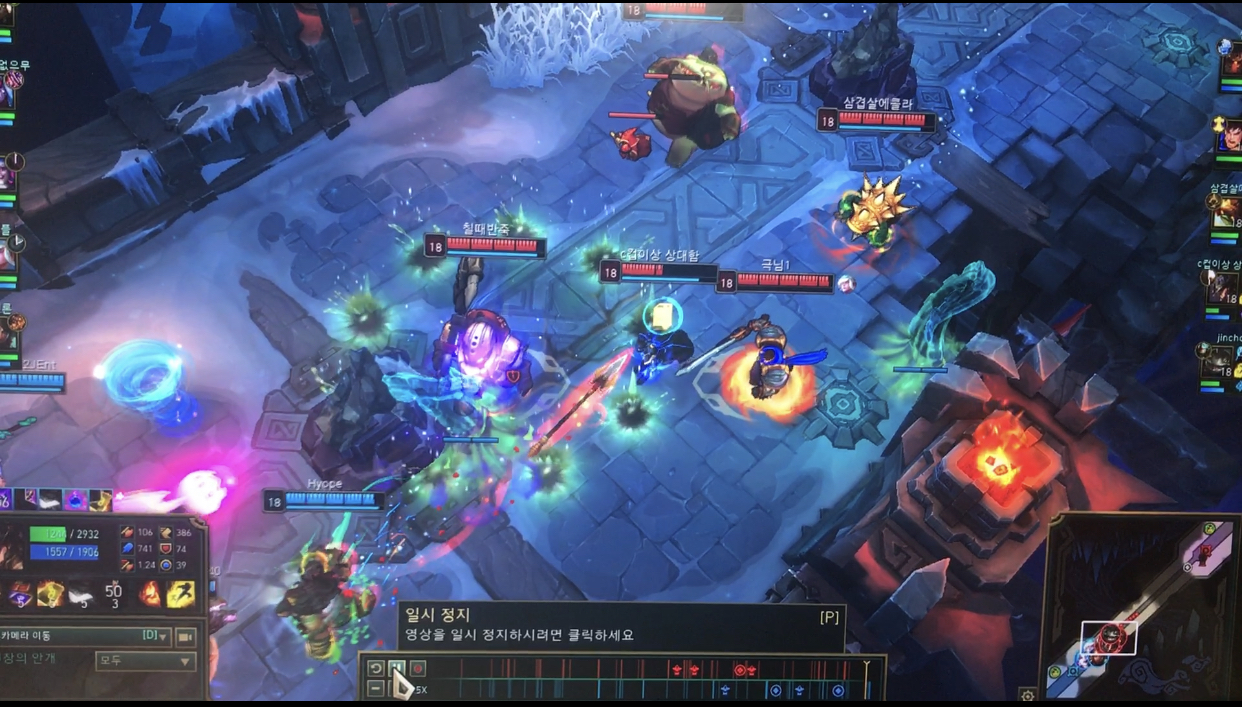The image size is (1242, 707).
Task: Click the rewind/jump-back replay button
Action: (376, 669)
